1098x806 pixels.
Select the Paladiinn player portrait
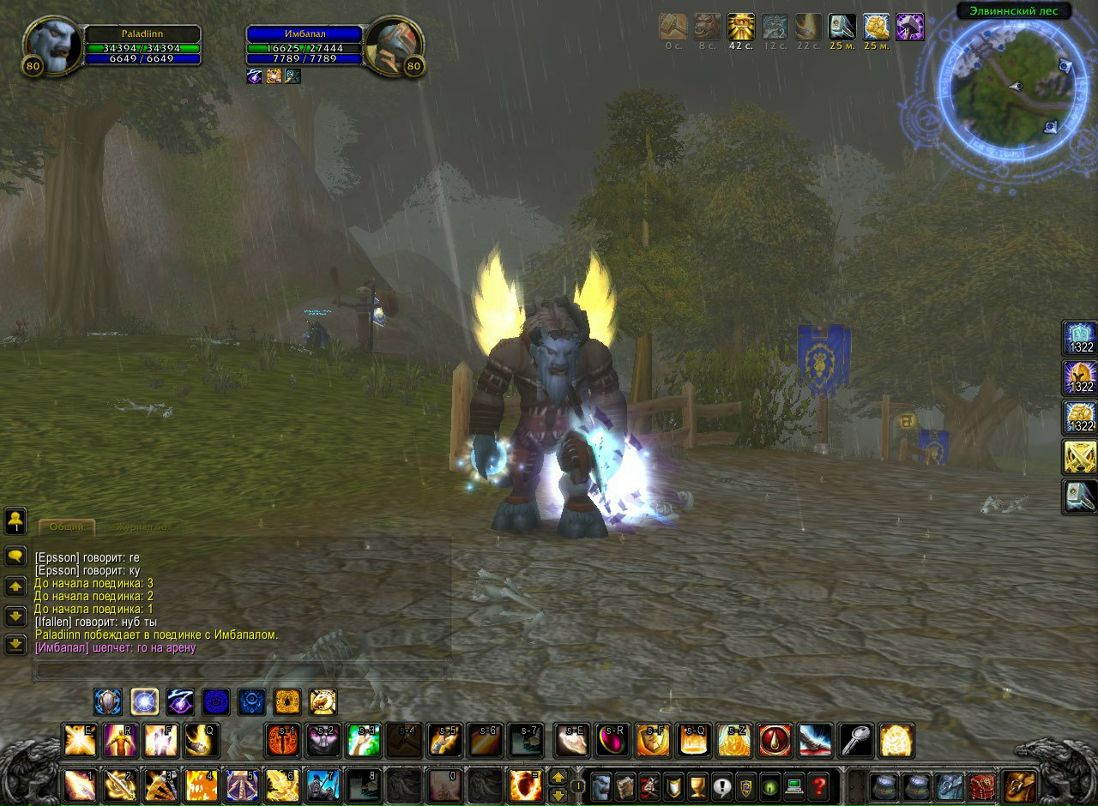[x=52, y=46]
